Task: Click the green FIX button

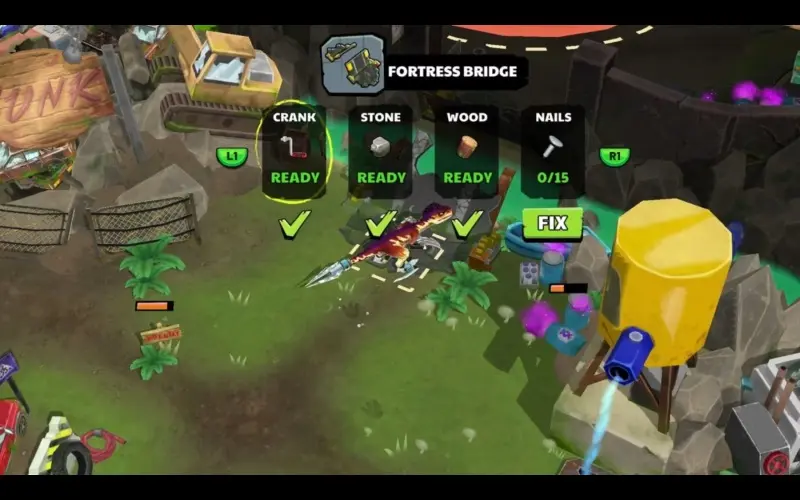Action: coord(552,222)
